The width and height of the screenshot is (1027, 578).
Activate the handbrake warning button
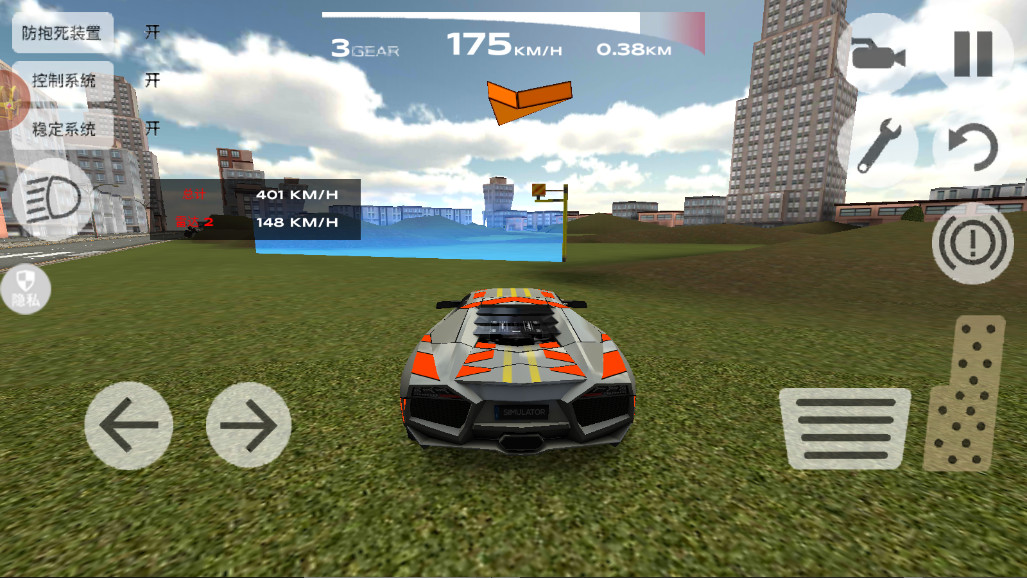(x=972, y=243)
